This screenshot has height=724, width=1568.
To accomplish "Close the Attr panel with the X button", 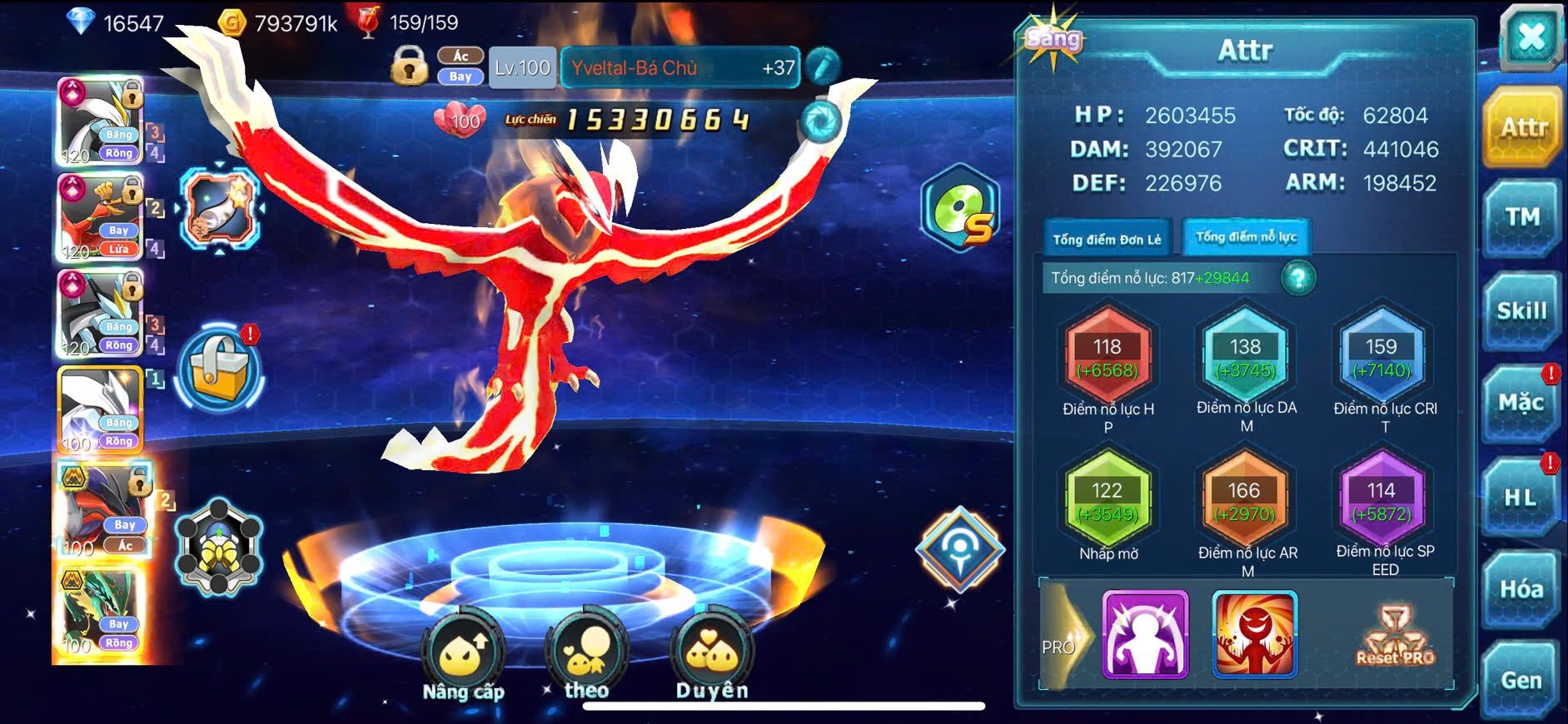I will pyautogui.click(x=1531, y=38).
